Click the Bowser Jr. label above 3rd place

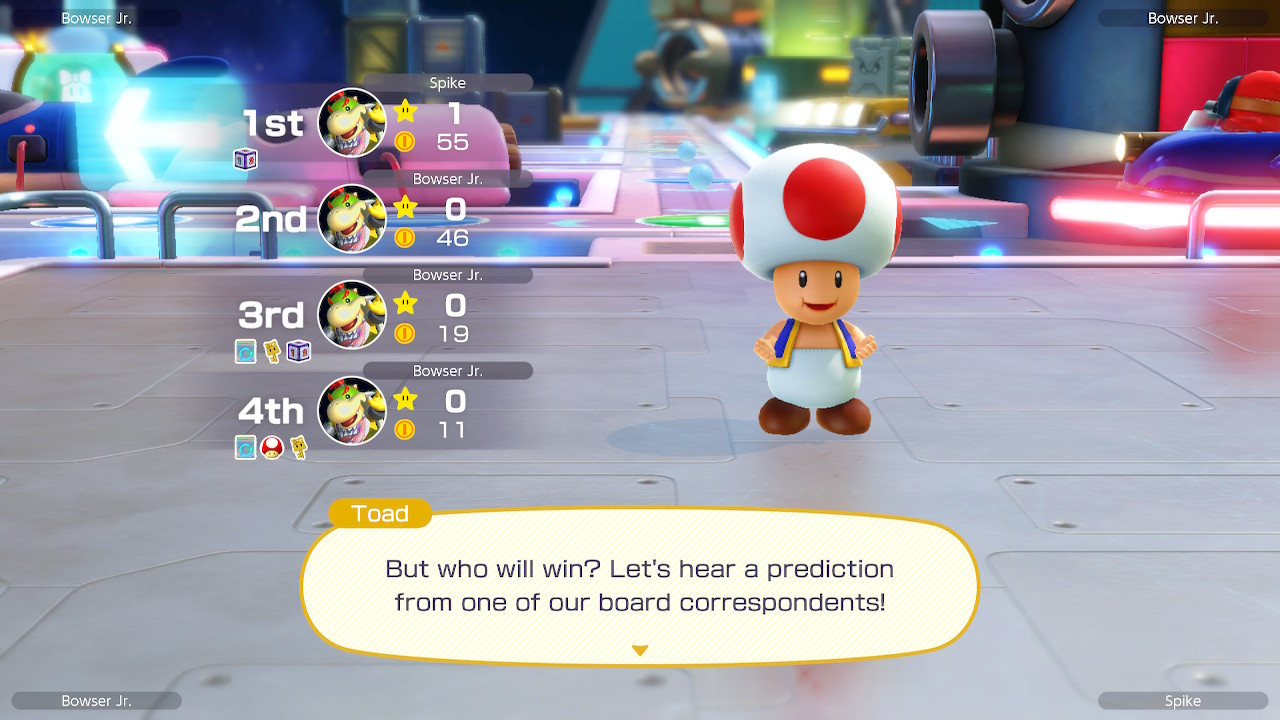point(448,274)
